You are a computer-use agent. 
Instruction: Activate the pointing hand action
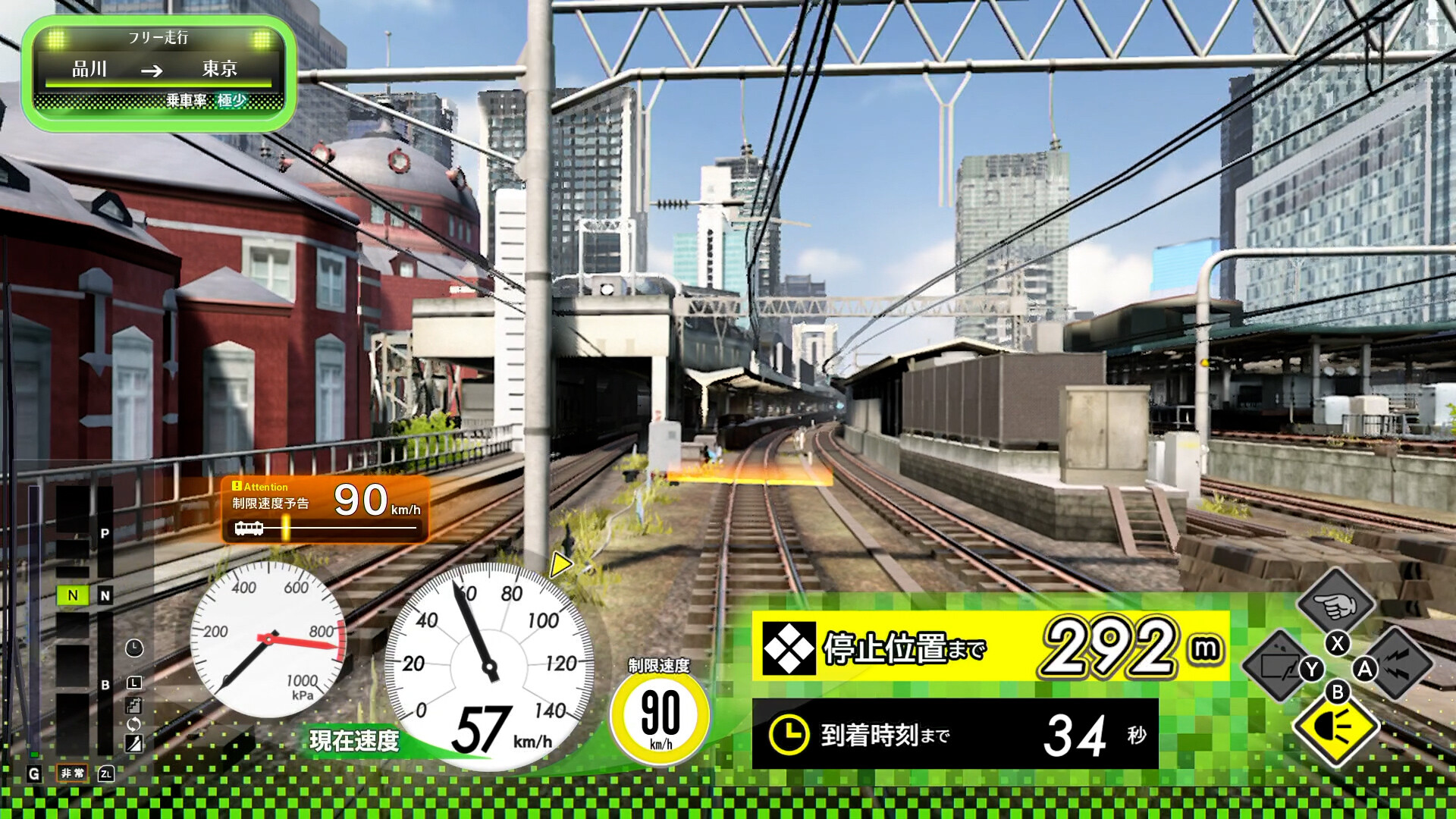(x=1336, y=603)
